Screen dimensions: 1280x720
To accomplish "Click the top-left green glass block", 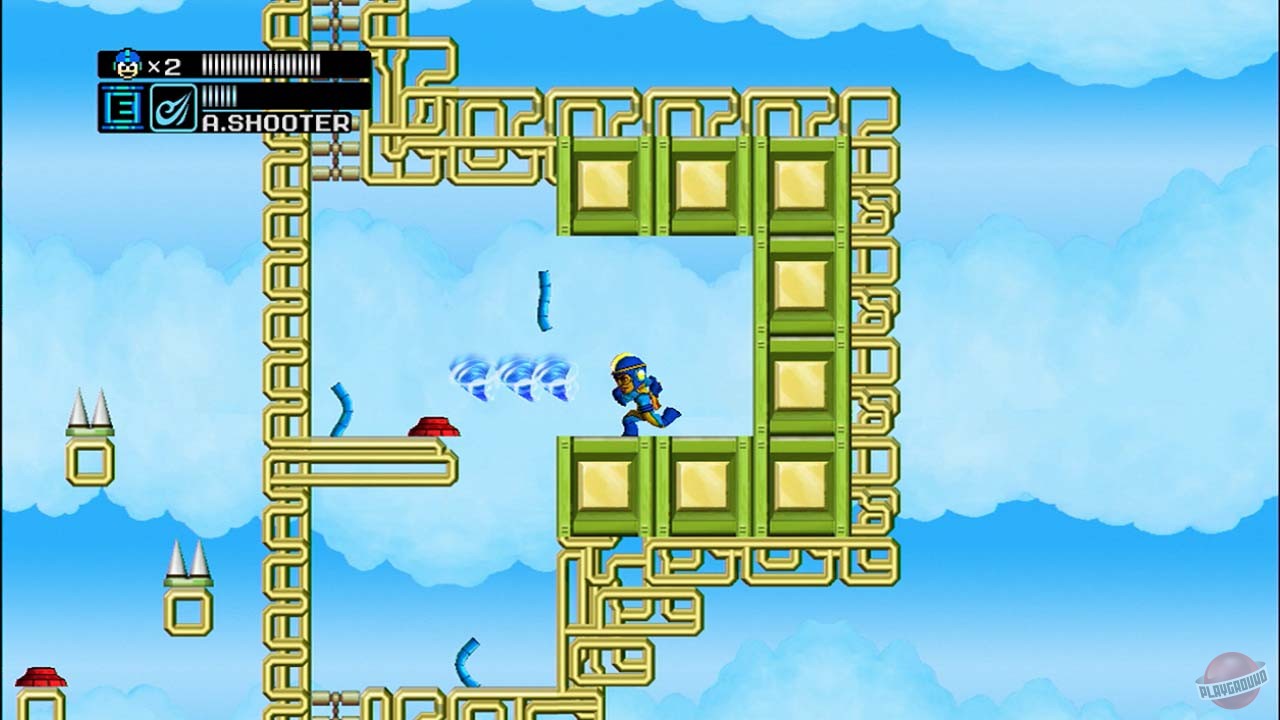I will (x=603, y=182).
